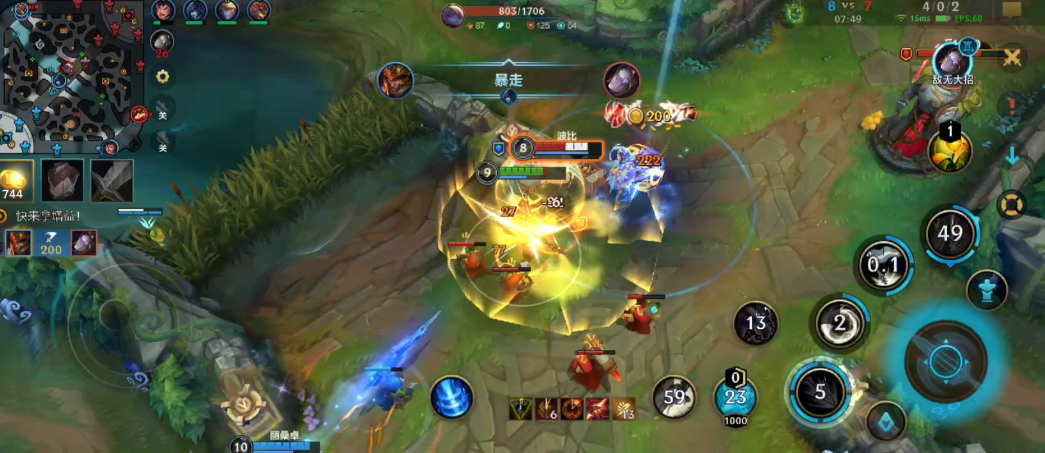Image resolution: width=1045 pixels, height=453 pixels.
Task: Buy the recommended stone armor item
Action: point(62,181)
